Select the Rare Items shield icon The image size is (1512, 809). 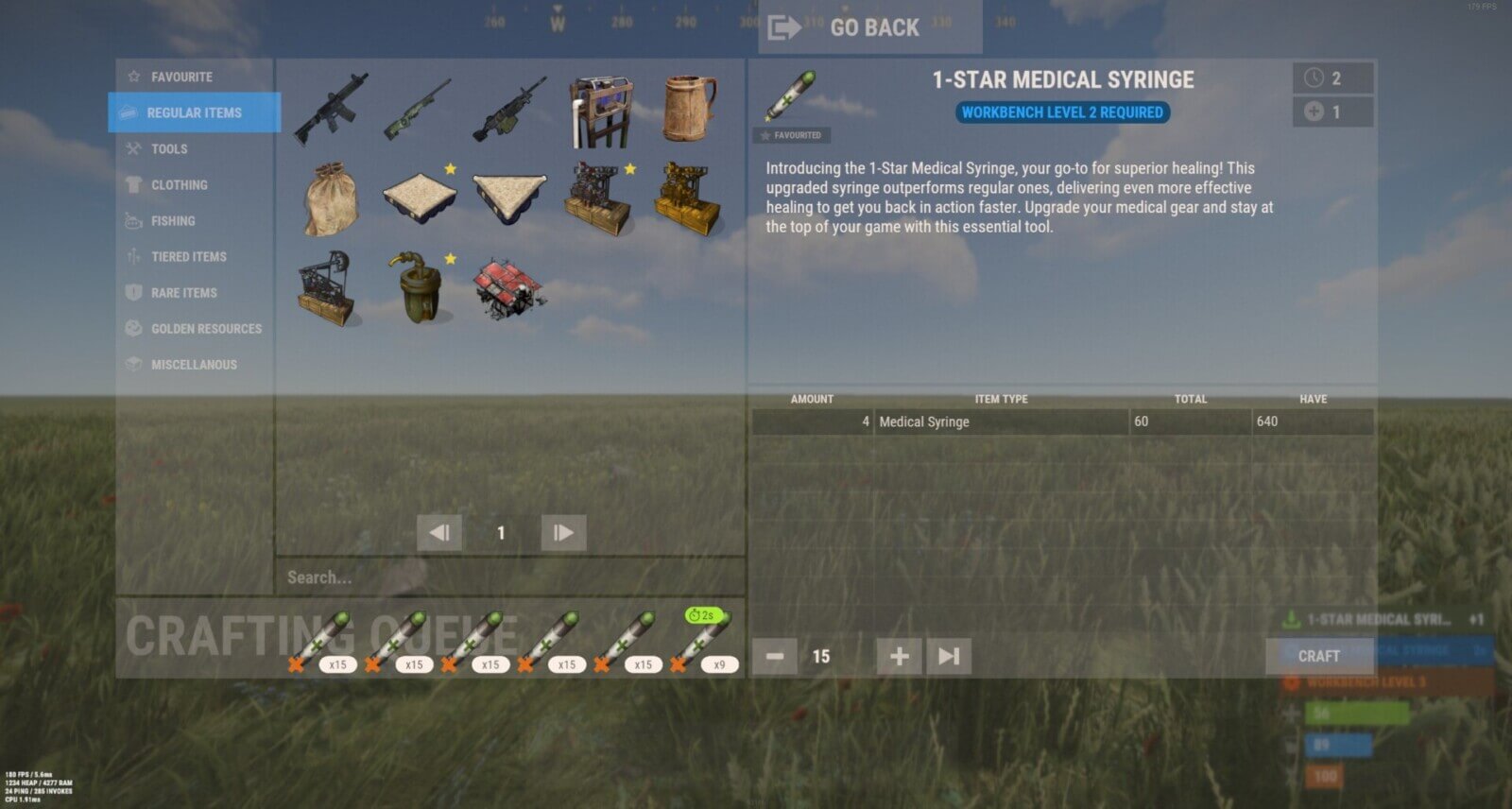(131, 292)
